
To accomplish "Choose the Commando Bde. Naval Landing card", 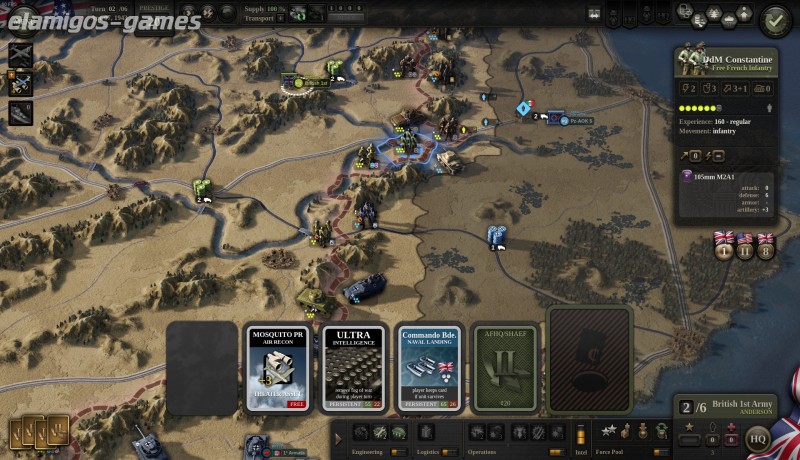I will coord(429,367).
